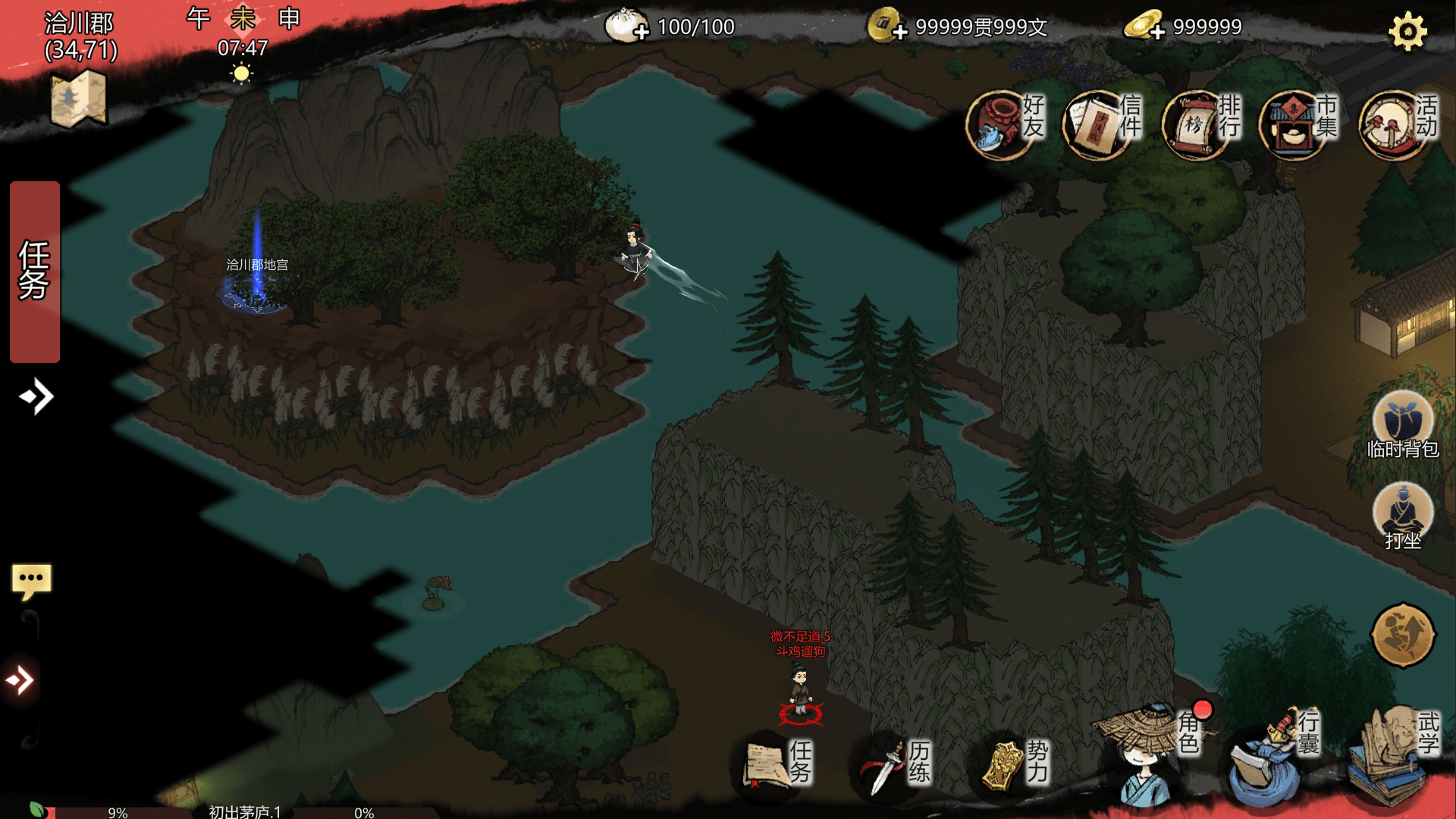Open the 市集 market
1456x819 pixels.
click(x=1298, y=124)
